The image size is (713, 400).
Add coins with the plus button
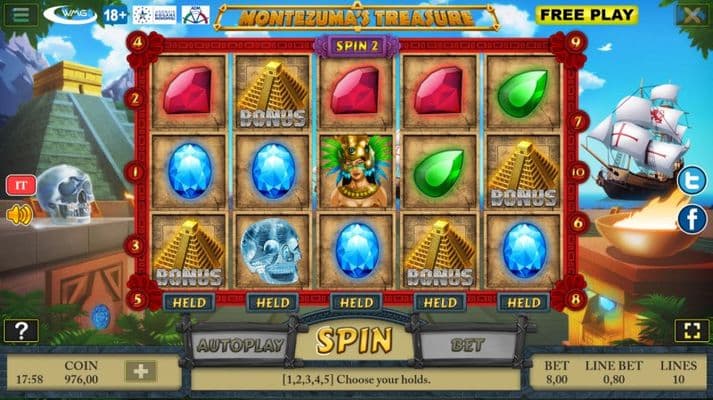140,371
